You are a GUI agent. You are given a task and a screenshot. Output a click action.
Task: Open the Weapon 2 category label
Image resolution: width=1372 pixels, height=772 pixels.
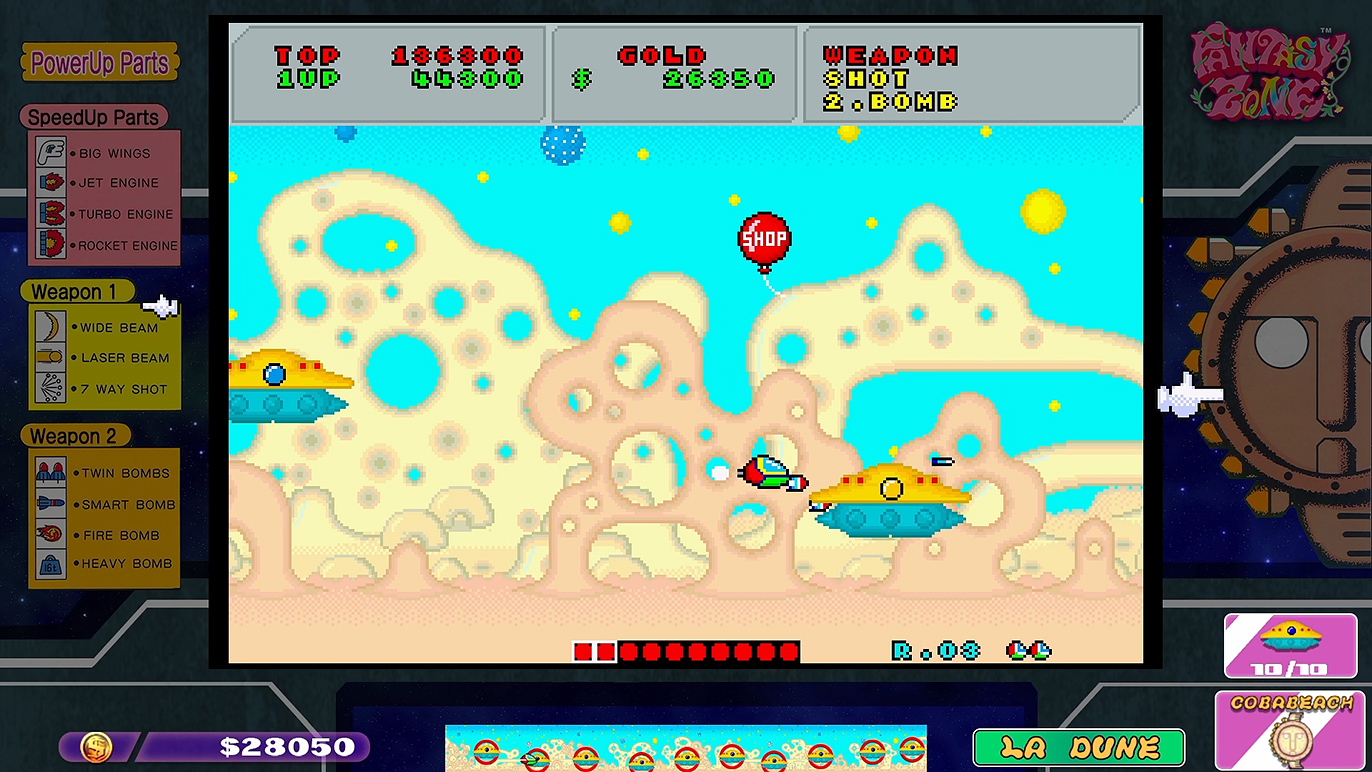73,436
